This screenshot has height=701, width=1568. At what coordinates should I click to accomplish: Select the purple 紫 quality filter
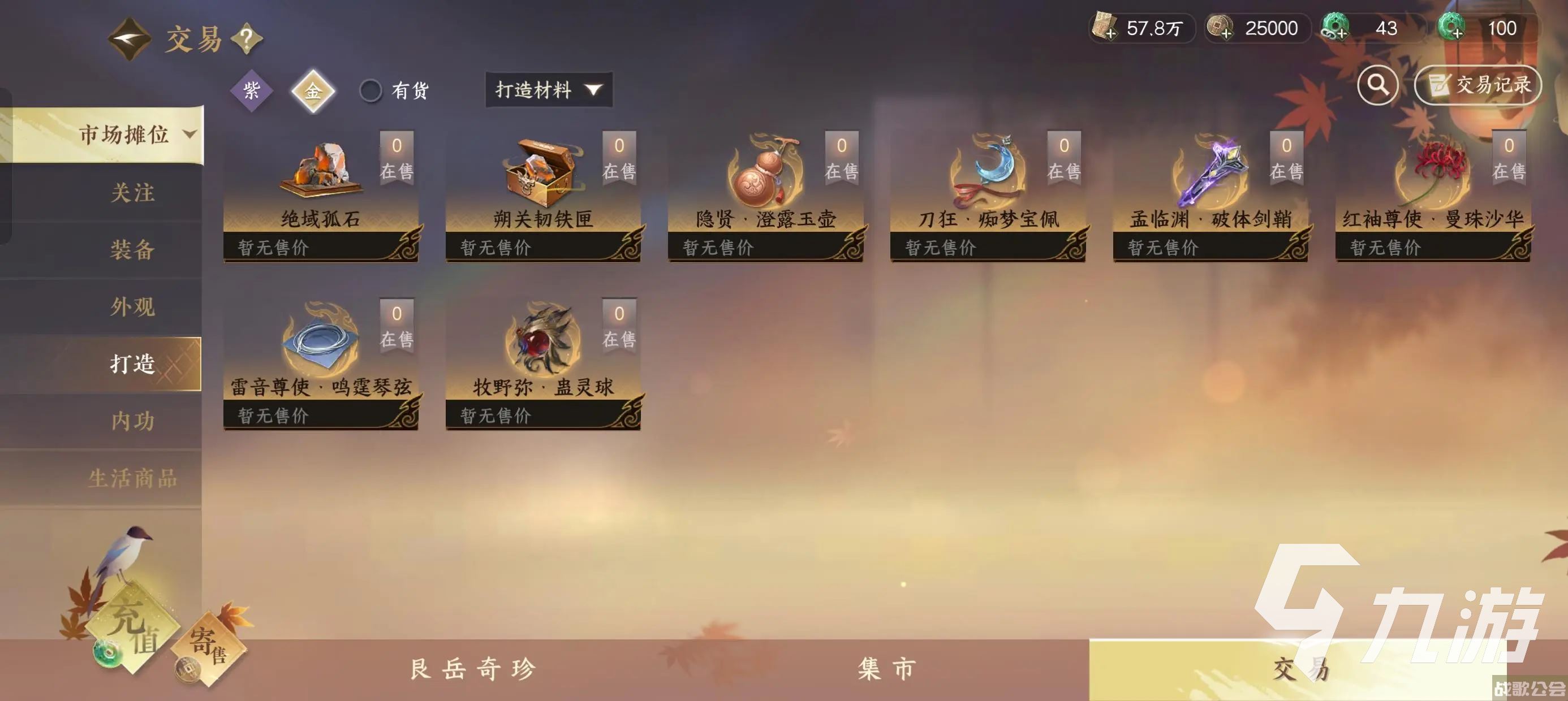[x=251, y=90]
